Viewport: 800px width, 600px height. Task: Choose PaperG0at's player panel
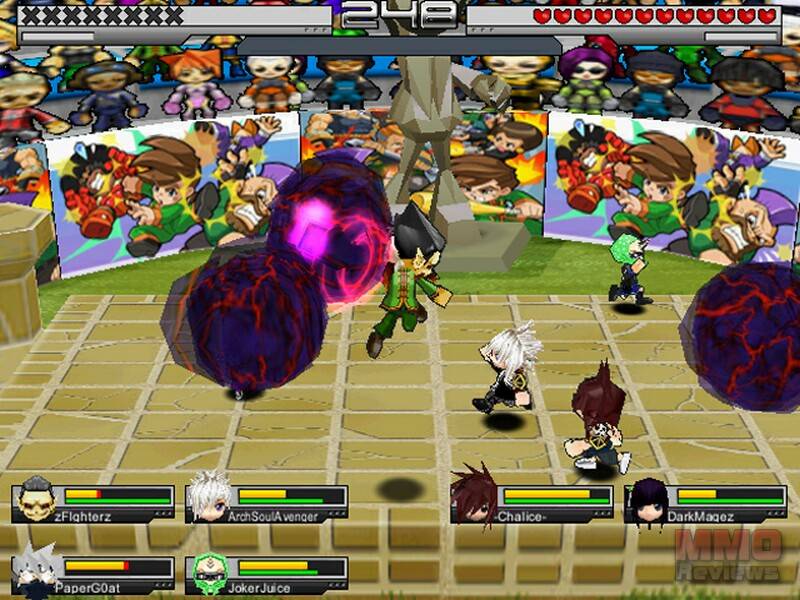pos(92,573)
